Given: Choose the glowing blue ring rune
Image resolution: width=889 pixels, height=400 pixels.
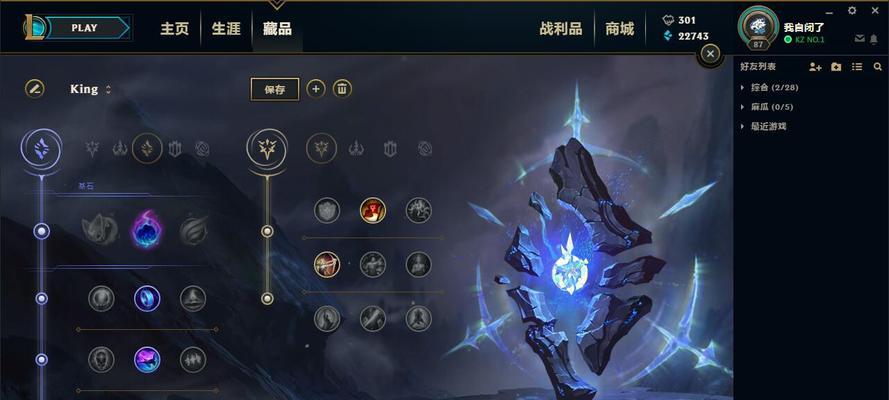Looking at the screenshot, I should click(x=147, y=298).
